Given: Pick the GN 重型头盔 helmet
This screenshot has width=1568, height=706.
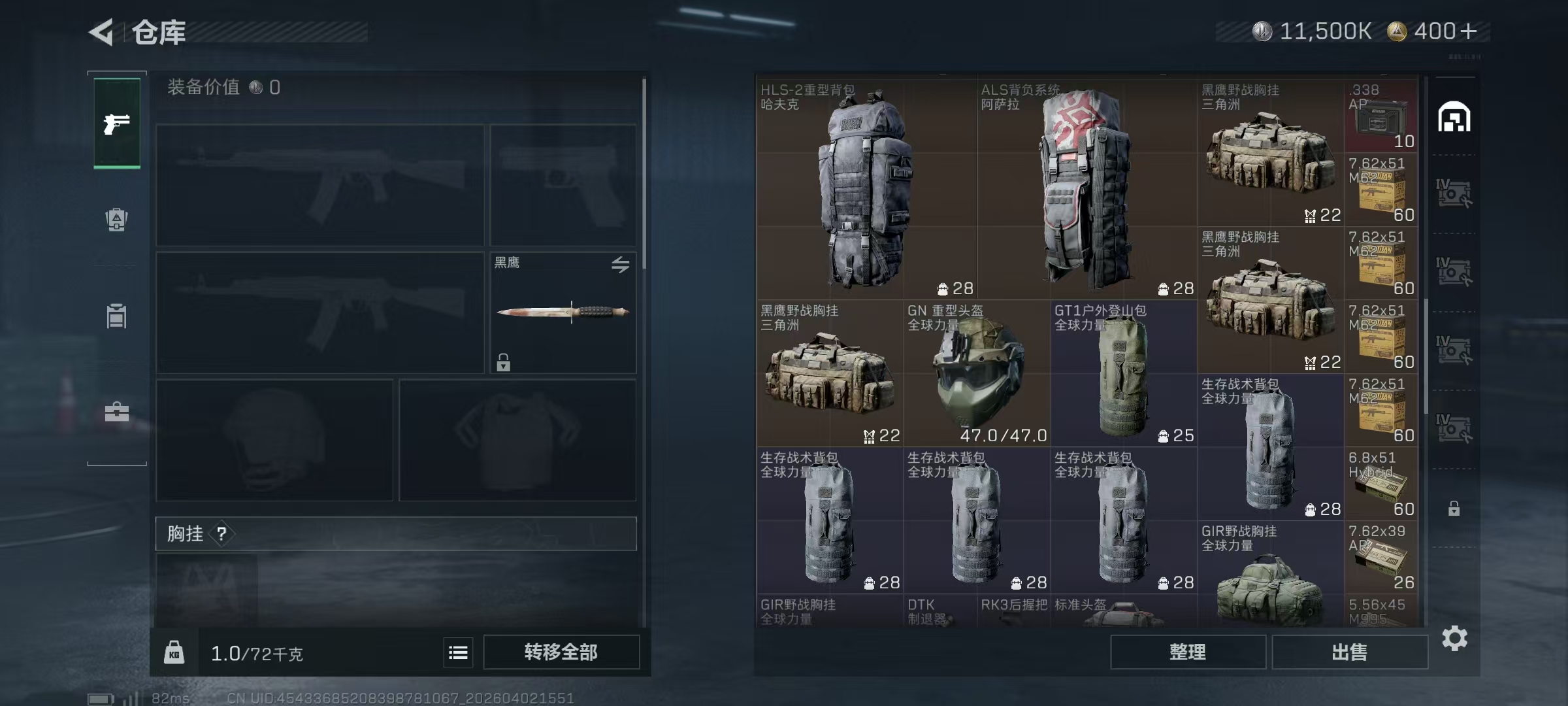Looking at the screenshot, I should 977,374.
